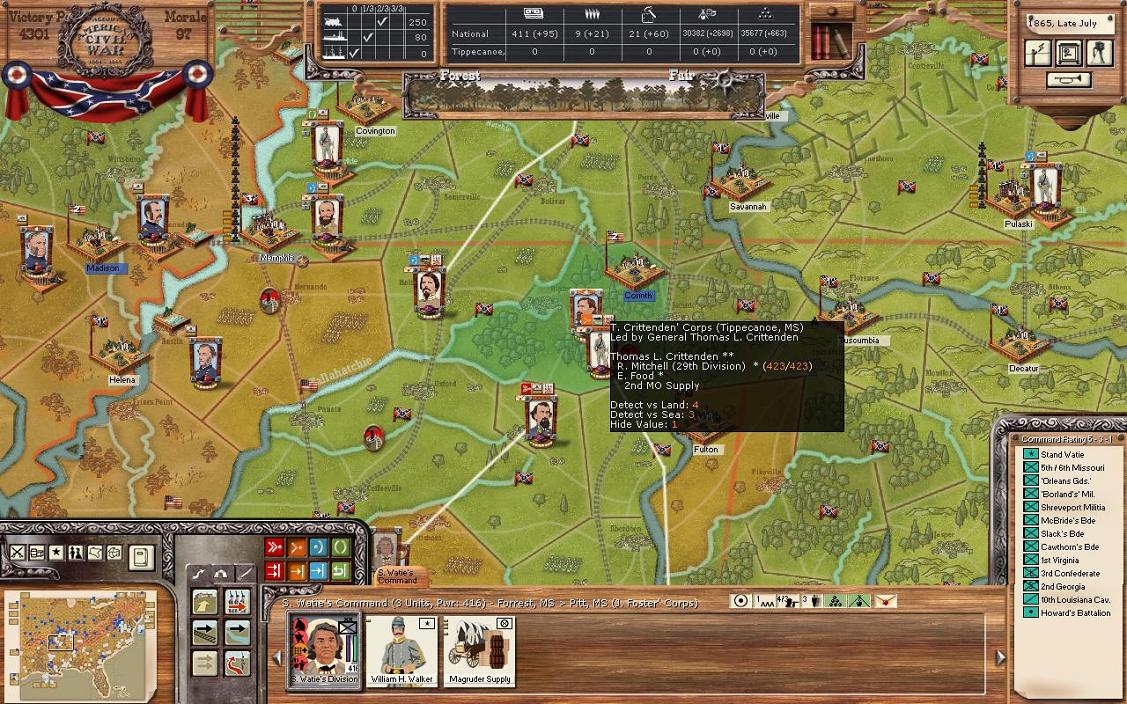Select Shreveport Militia in the unit list
Screen dimensions: 1127x704
click(1072, 508)
